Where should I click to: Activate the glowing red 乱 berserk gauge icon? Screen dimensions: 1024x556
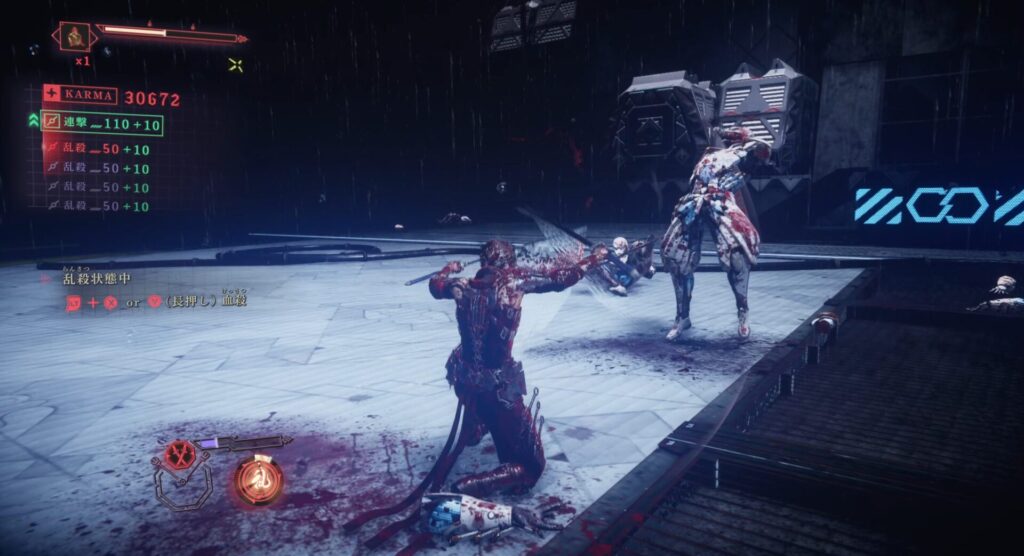(258, 479)
